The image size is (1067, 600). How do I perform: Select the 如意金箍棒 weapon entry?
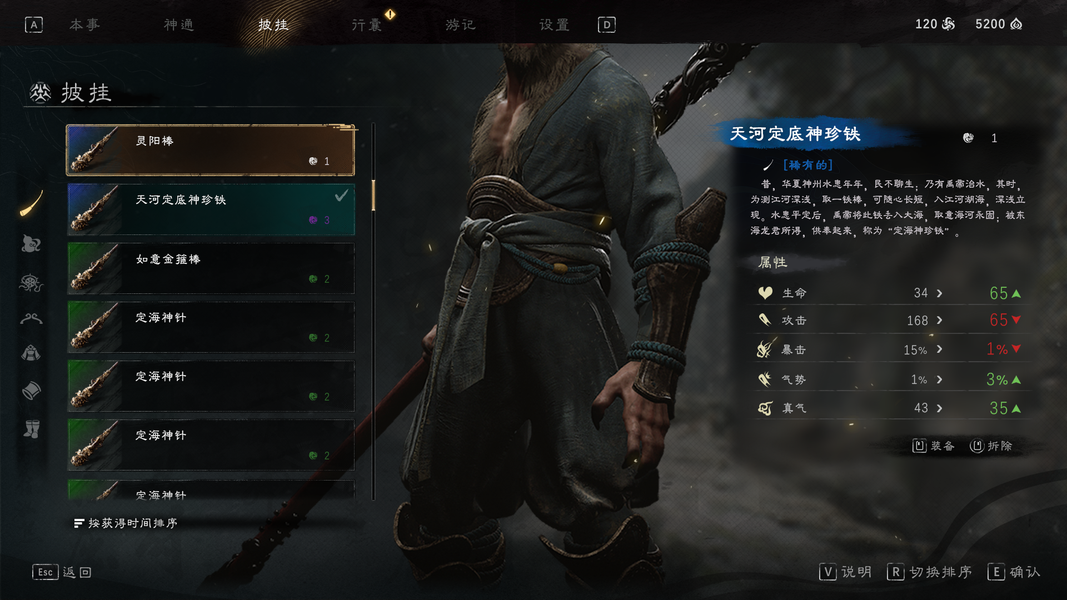[210, 268]
